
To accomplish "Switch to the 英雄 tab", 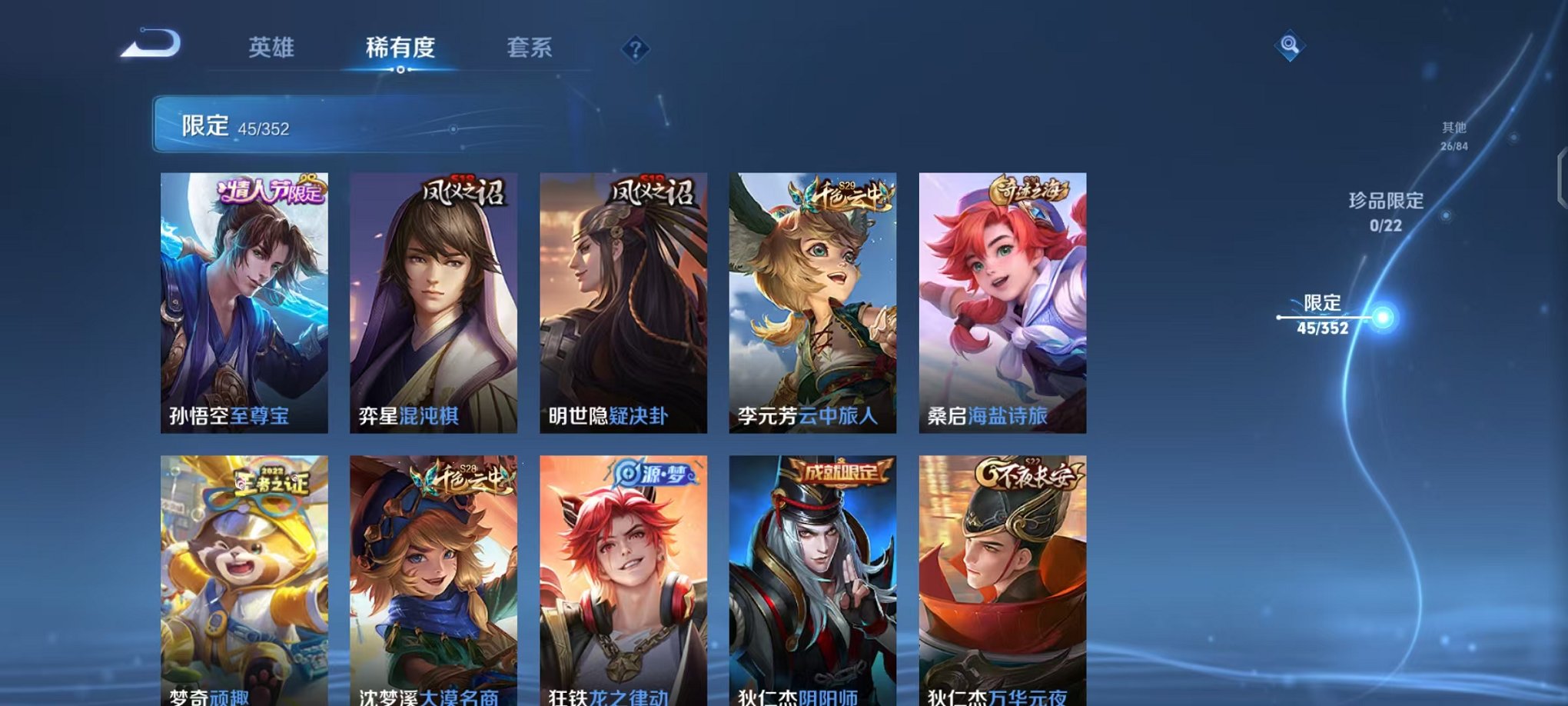I will click(x=274, y=46).
